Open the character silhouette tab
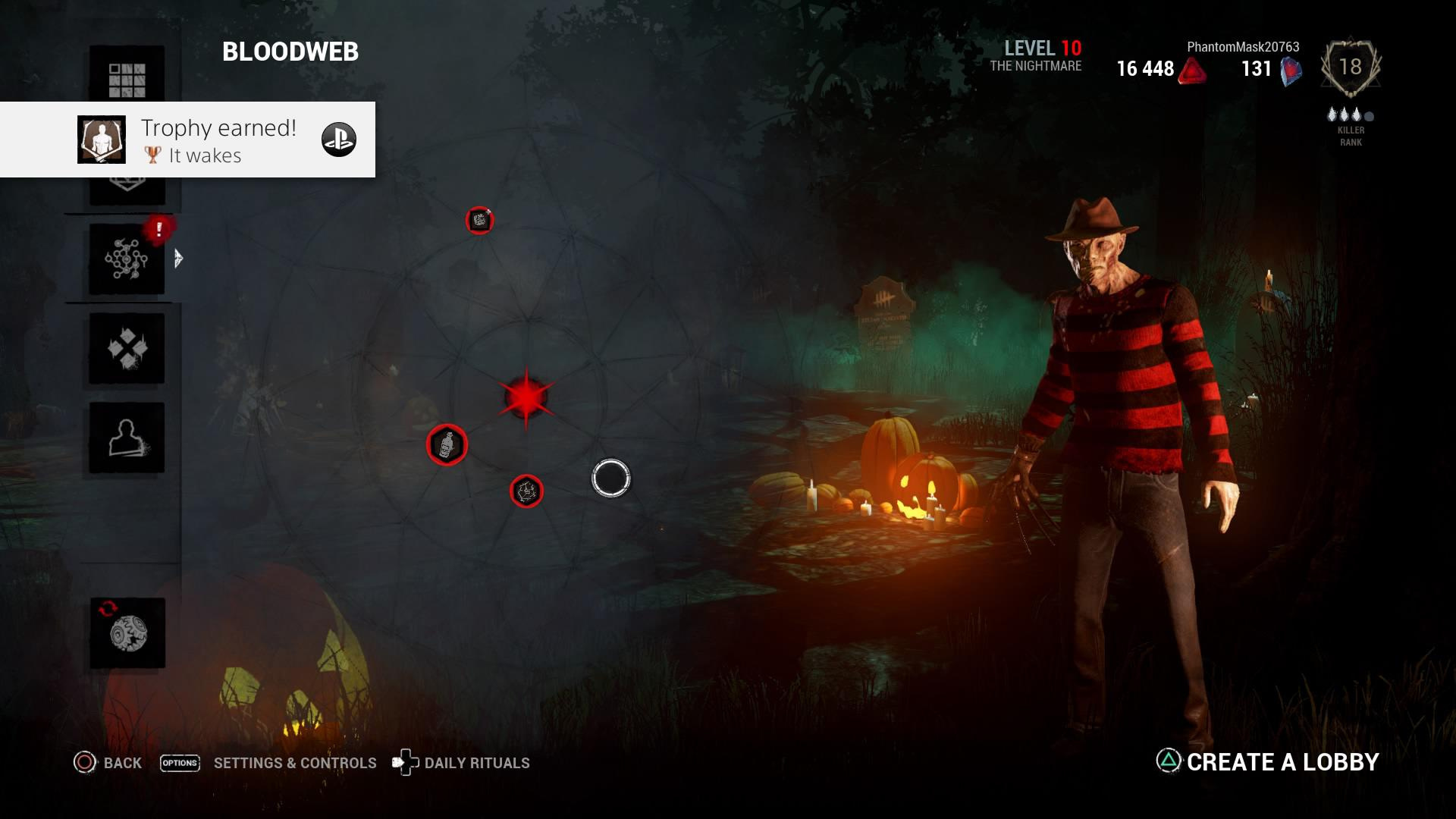1456x819 pixels. point(127,438)
